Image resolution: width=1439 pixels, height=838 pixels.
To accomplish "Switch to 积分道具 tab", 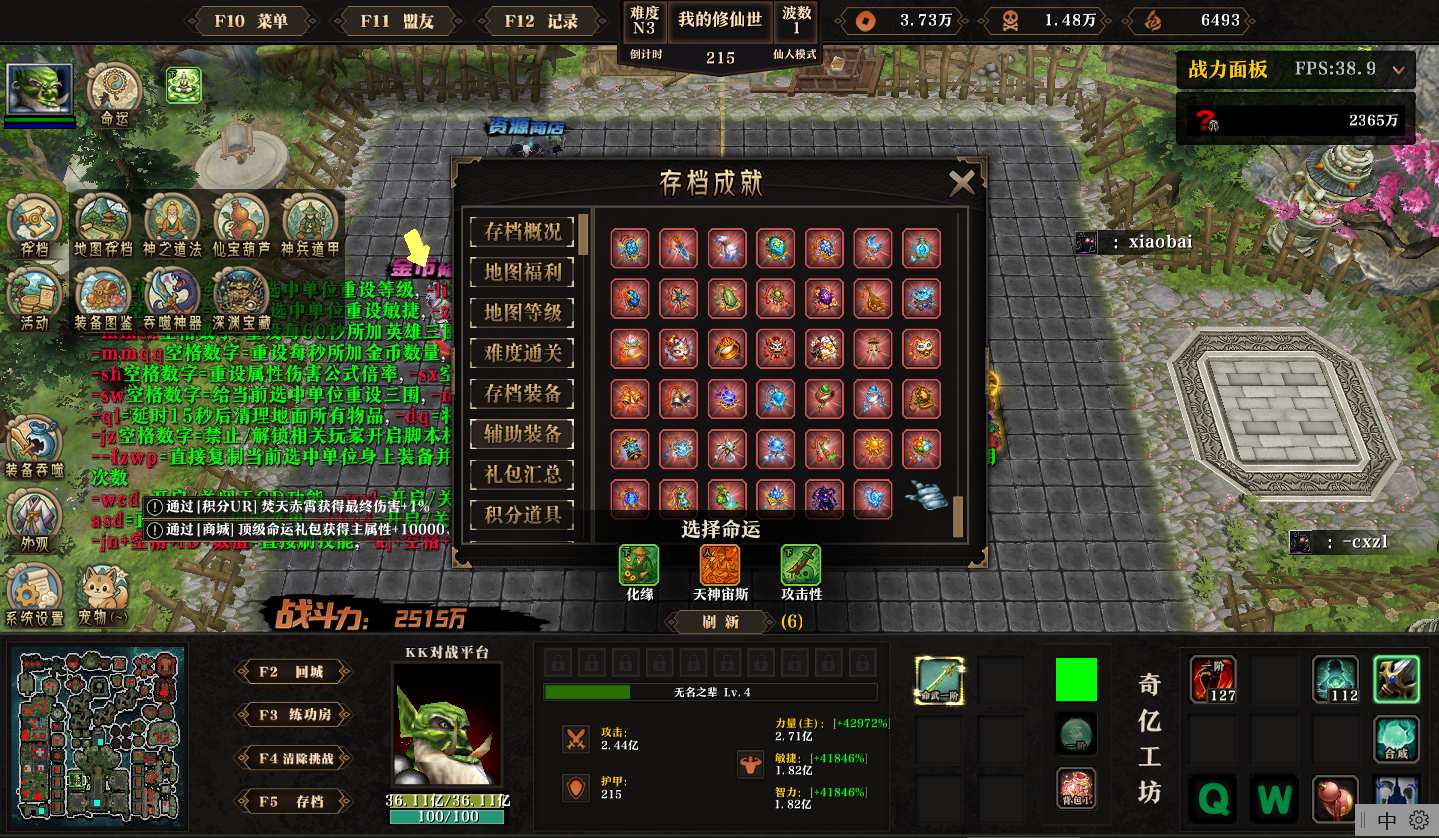I will click(x=523, y=515).
